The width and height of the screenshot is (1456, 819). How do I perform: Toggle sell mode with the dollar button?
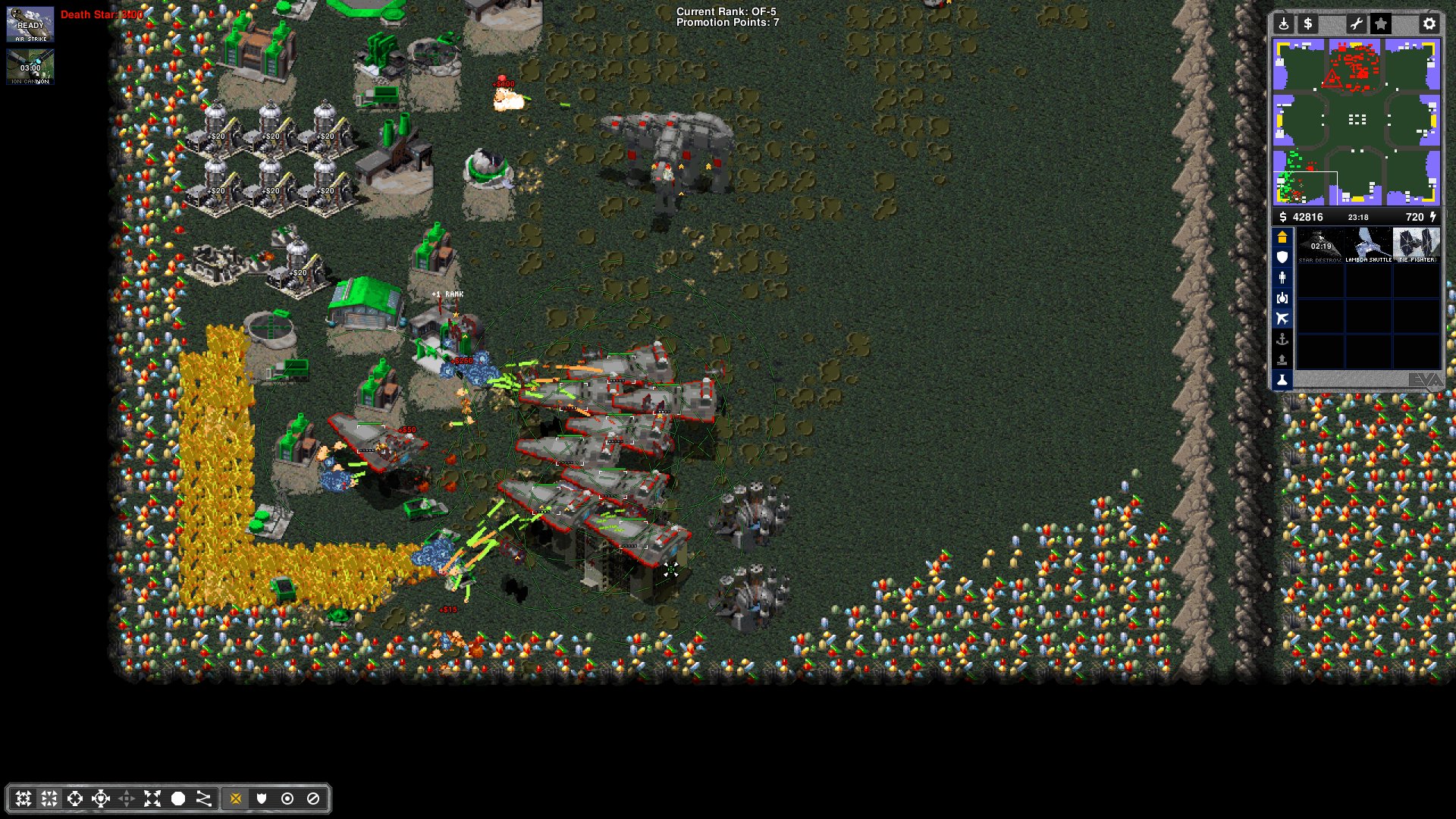click(1307, 24)
